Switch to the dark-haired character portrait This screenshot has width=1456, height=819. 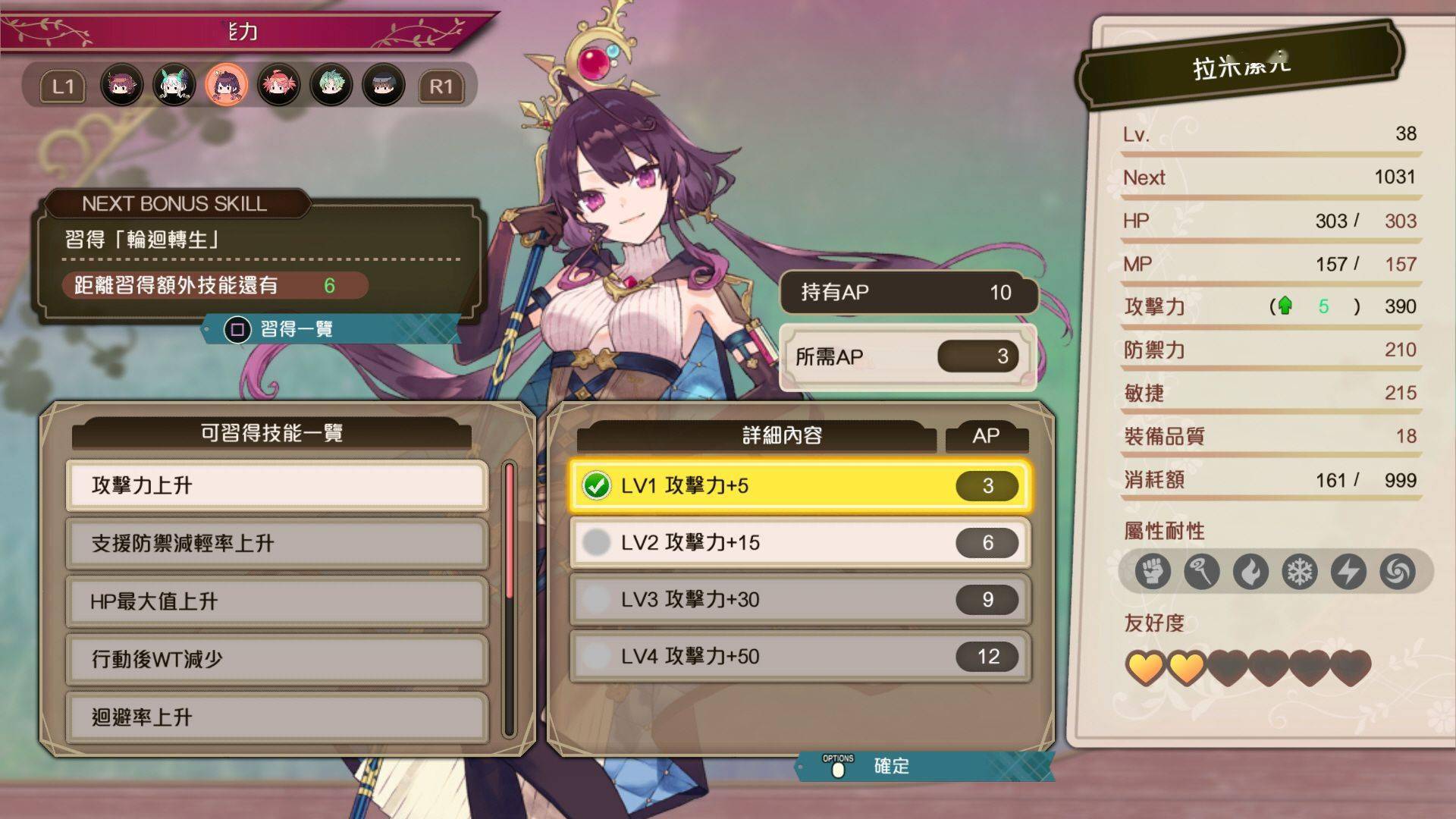(383, 85)
